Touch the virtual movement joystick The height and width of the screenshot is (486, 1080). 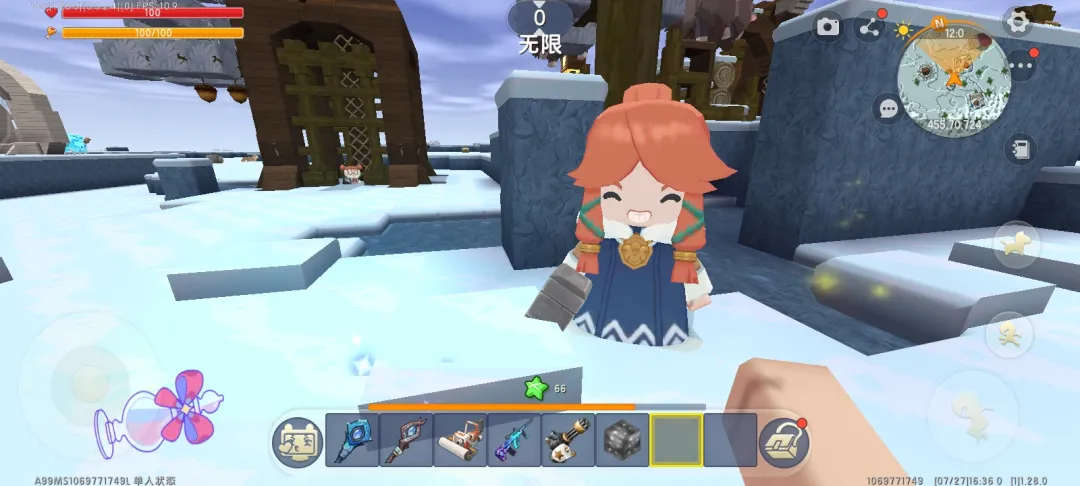pyautogui.click(x=88, y=378)
